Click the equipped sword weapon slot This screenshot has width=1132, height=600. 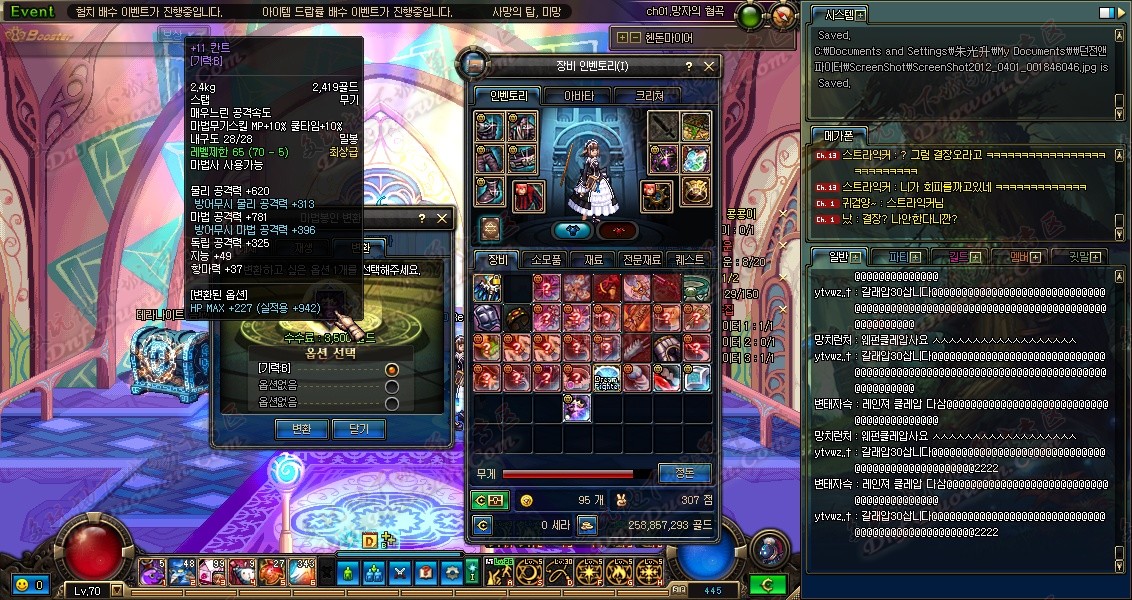(x=664, y=128)
